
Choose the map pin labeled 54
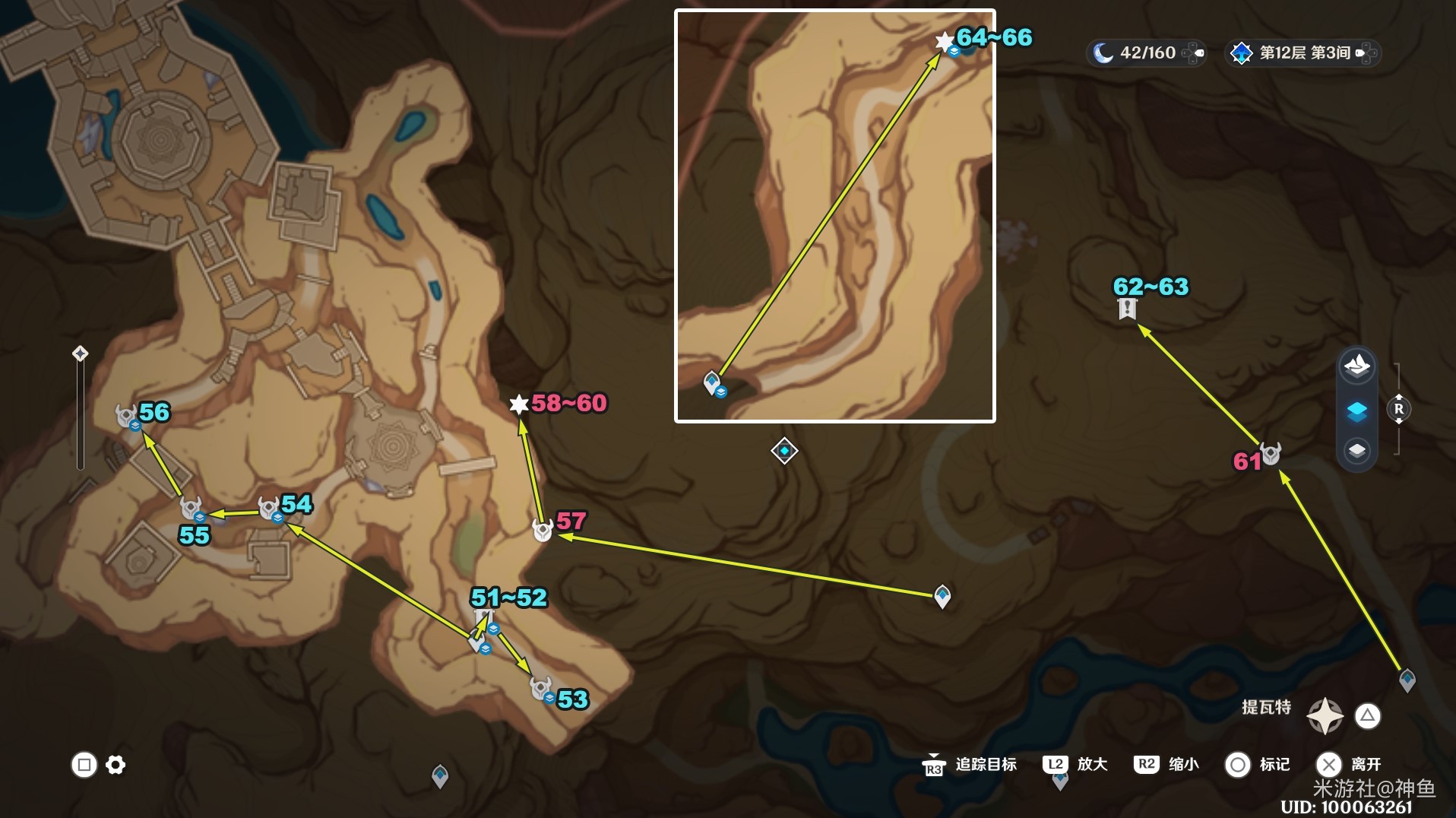coord(269,508)
